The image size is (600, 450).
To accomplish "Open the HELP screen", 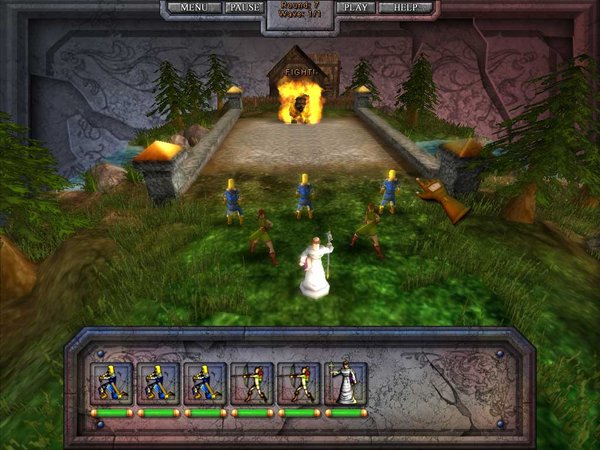I will [x=406, y=7].
